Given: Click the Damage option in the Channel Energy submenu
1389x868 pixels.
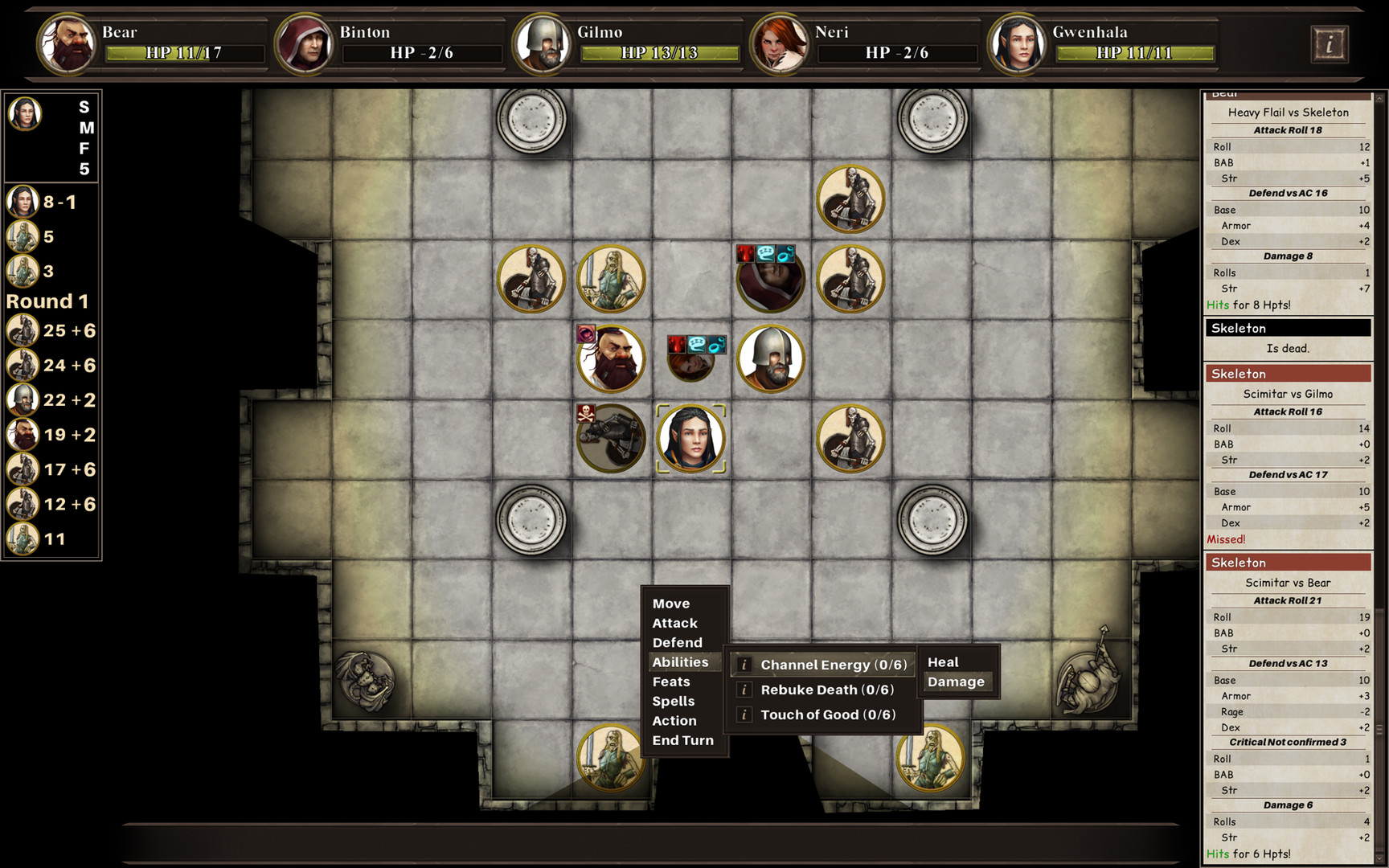Looking at the screenshot, I should 957,682.
